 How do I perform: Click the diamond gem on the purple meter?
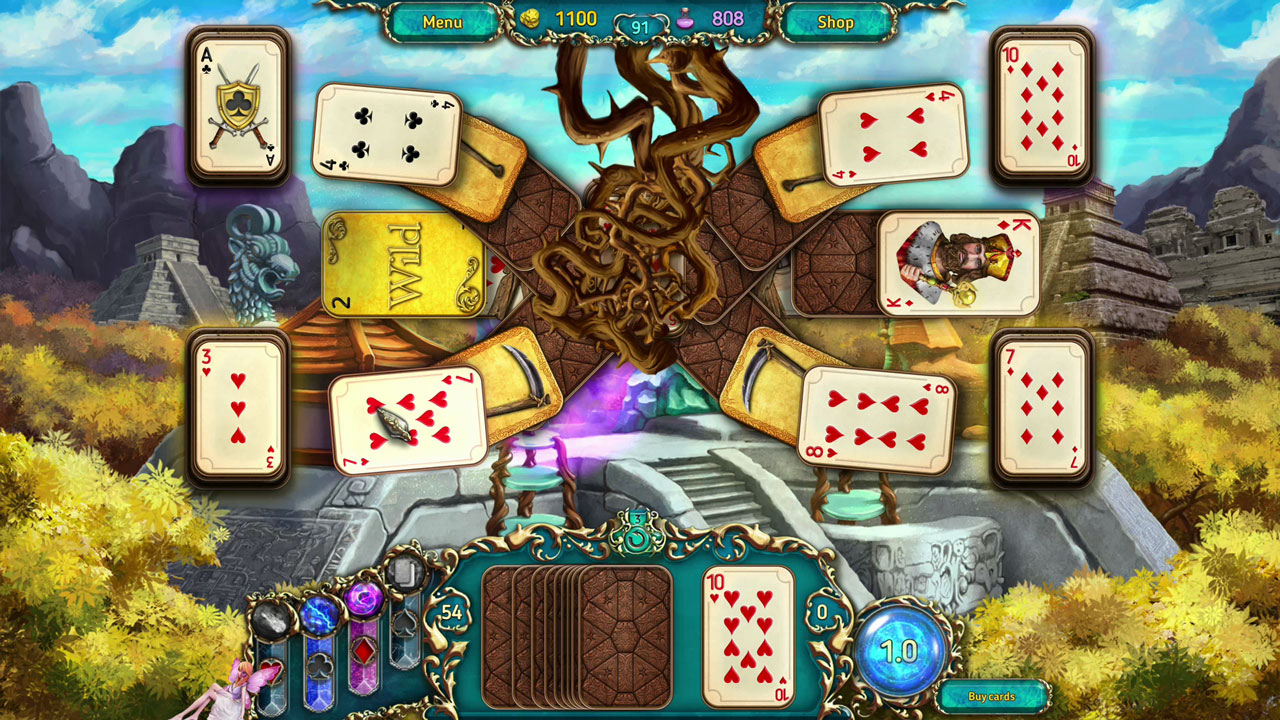[364, 652]
